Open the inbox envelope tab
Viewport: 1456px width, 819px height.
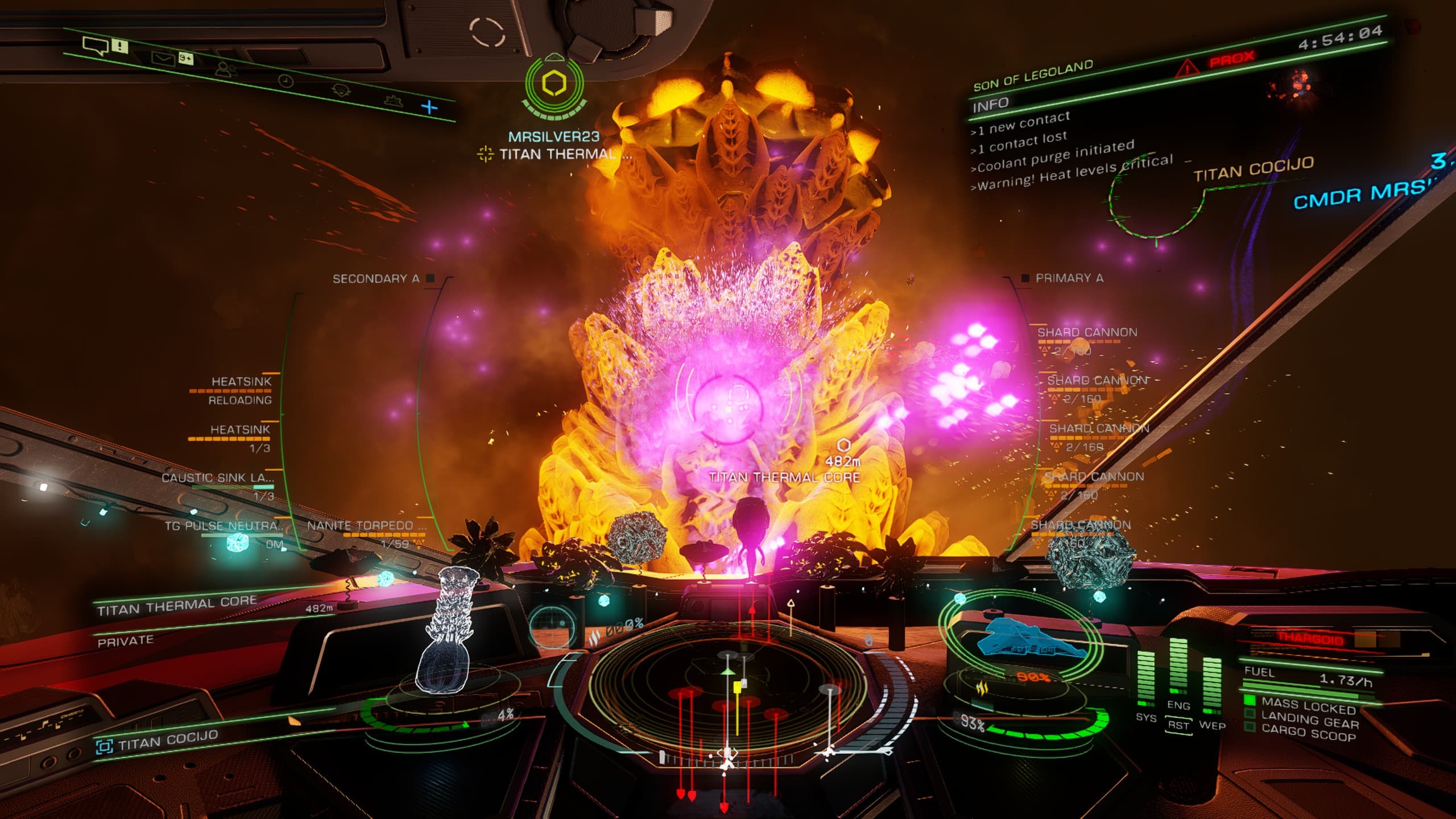point(163,57)
